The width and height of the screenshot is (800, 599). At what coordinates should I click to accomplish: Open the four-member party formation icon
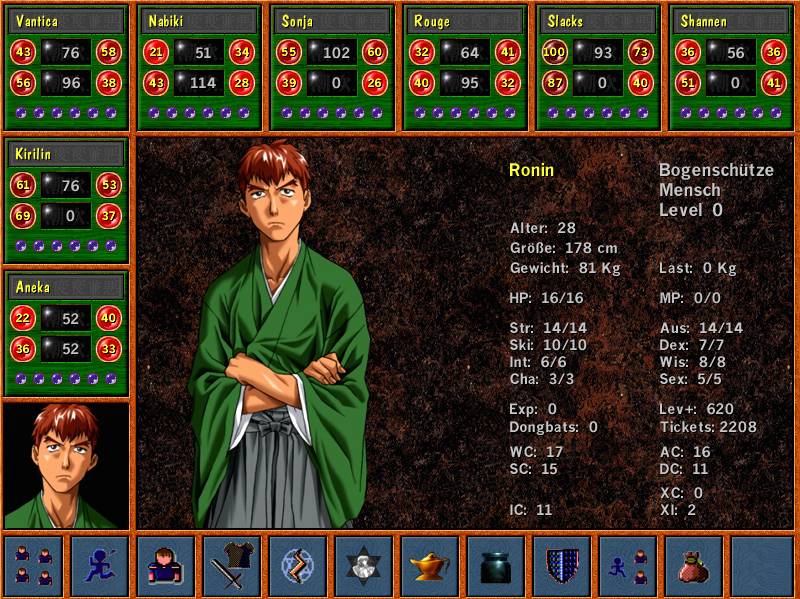(x=33, y=566)
